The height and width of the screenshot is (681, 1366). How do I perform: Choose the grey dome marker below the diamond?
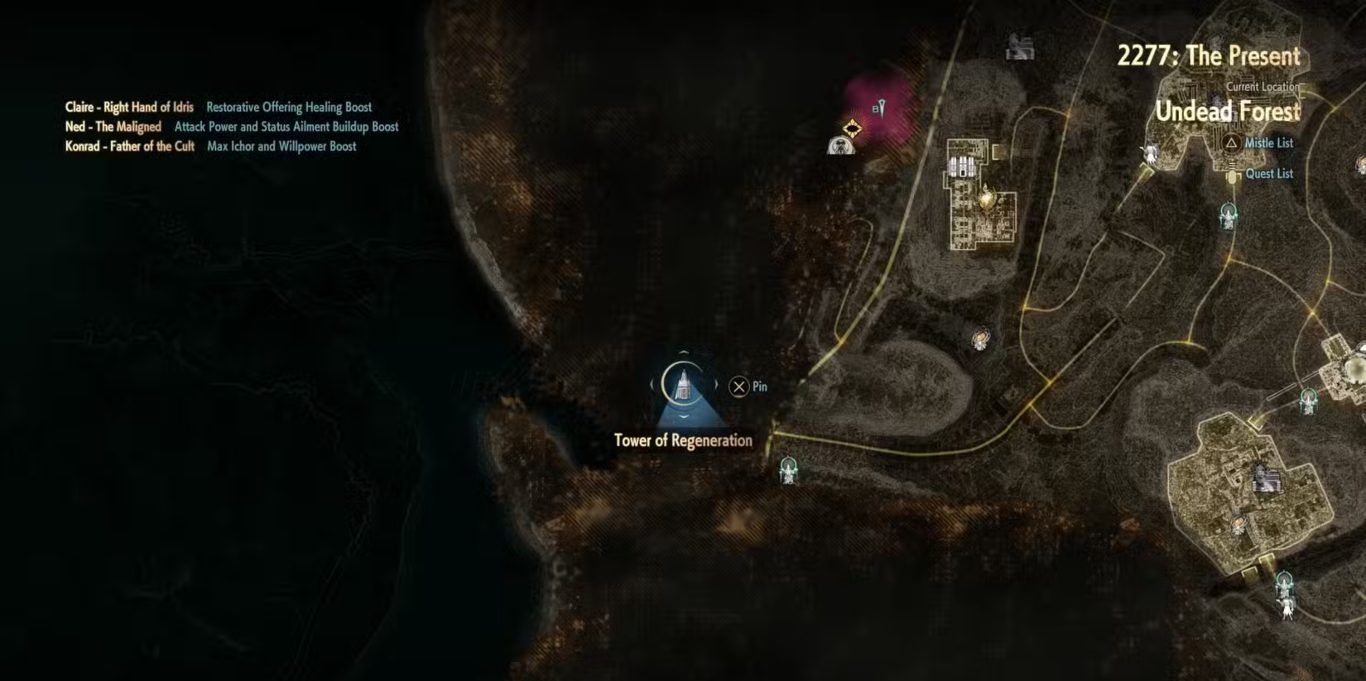point(842,146)
